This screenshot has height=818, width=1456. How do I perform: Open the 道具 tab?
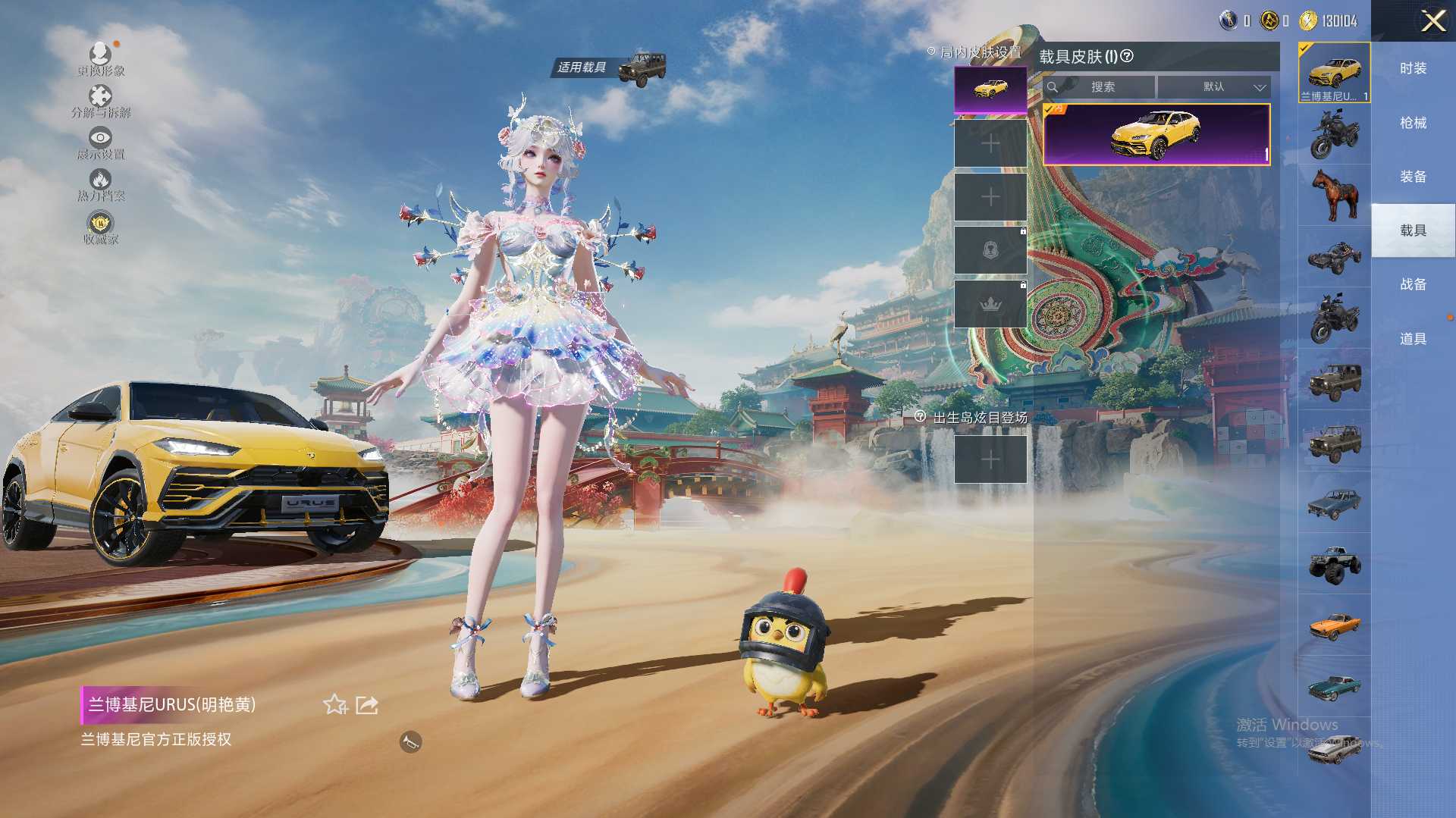click(1413, 339)
